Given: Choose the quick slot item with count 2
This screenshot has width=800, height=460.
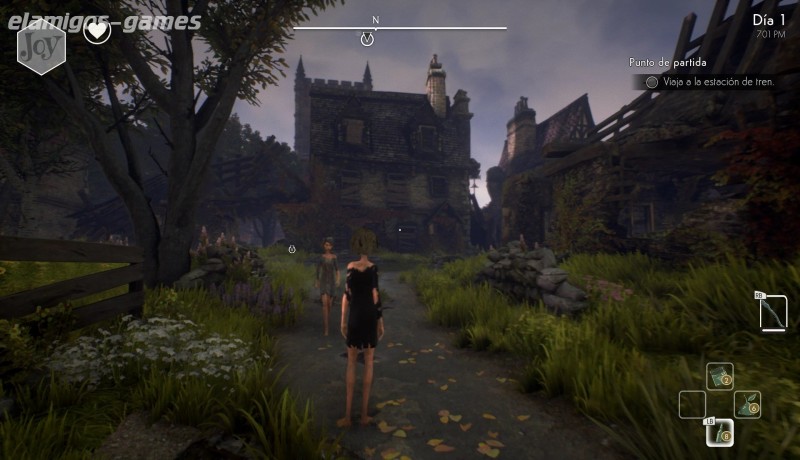Looking at the screenshot, I should click(x=719, y=376).
